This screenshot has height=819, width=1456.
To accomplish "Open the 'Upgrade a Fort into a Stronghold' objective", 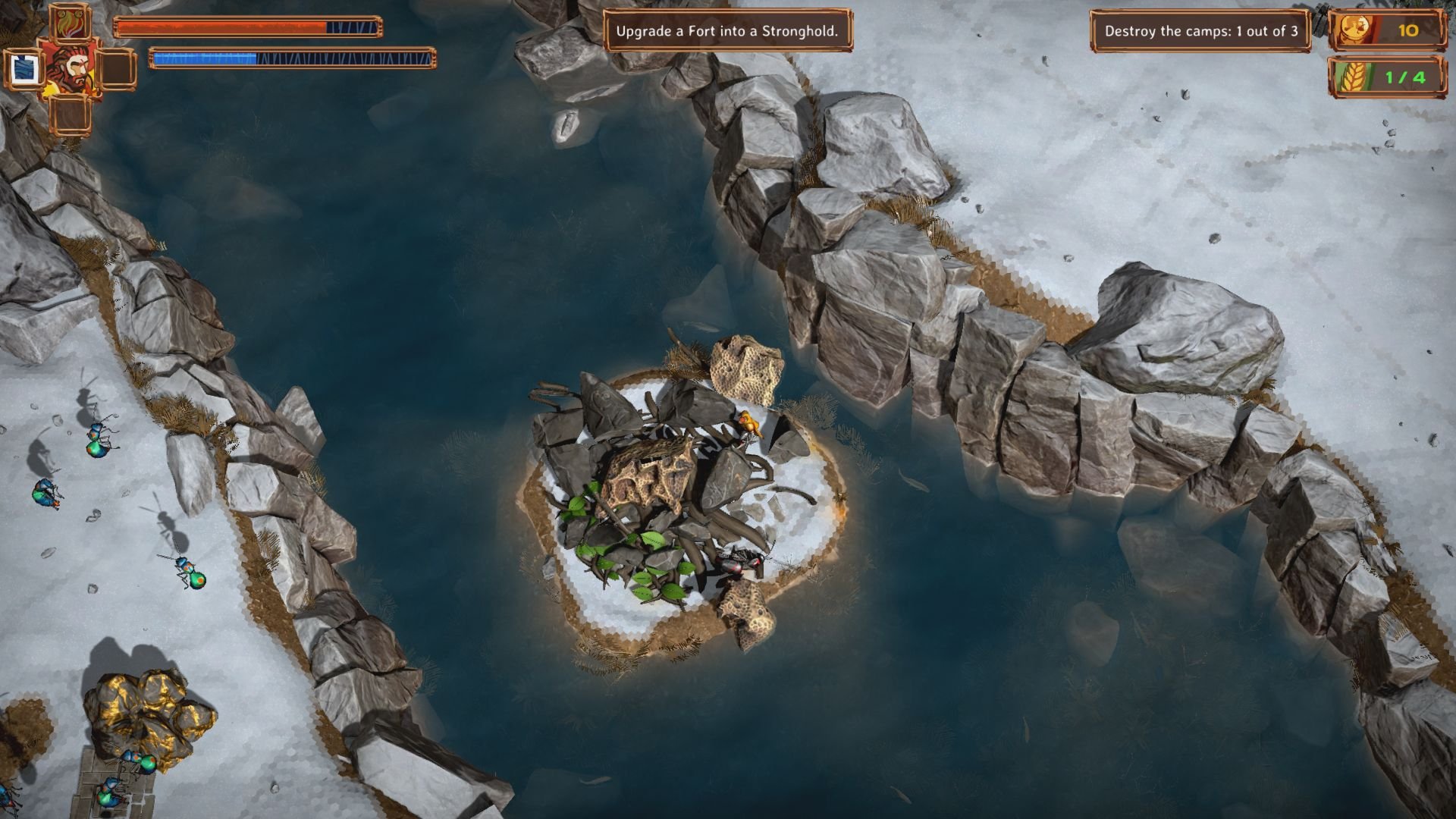I will click(x=726, y=31).
